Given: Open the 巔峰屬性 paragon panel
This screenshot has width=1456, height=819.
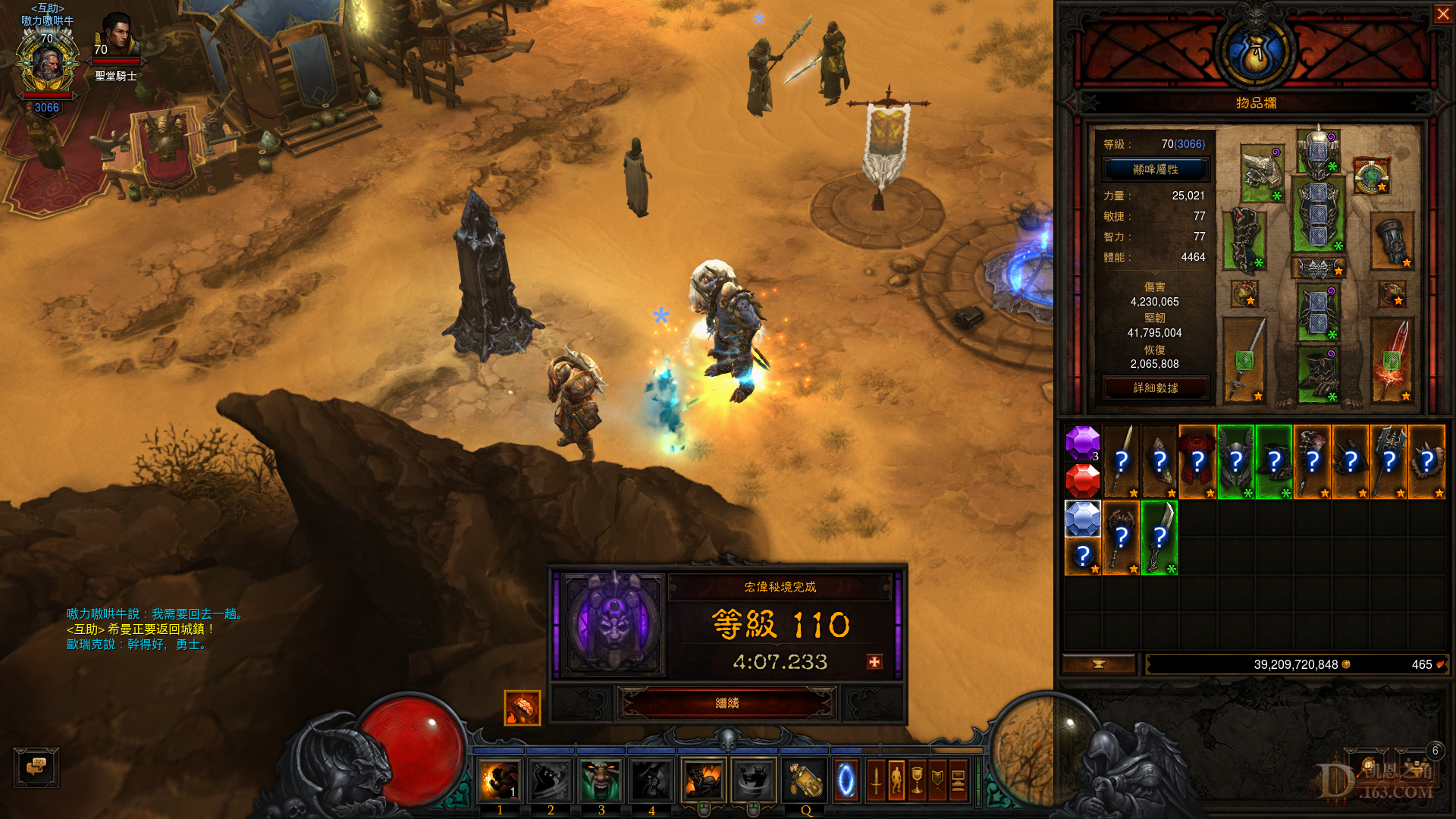Looking at the screenshot, I should (x=1156, y=169).
